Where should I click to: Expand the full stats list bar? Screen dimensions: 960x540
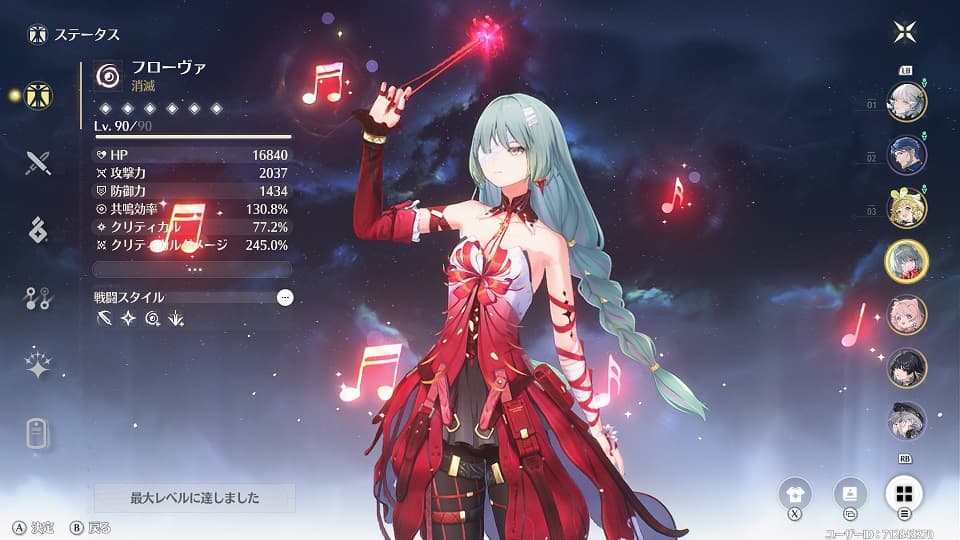click(x=192, y=269)
